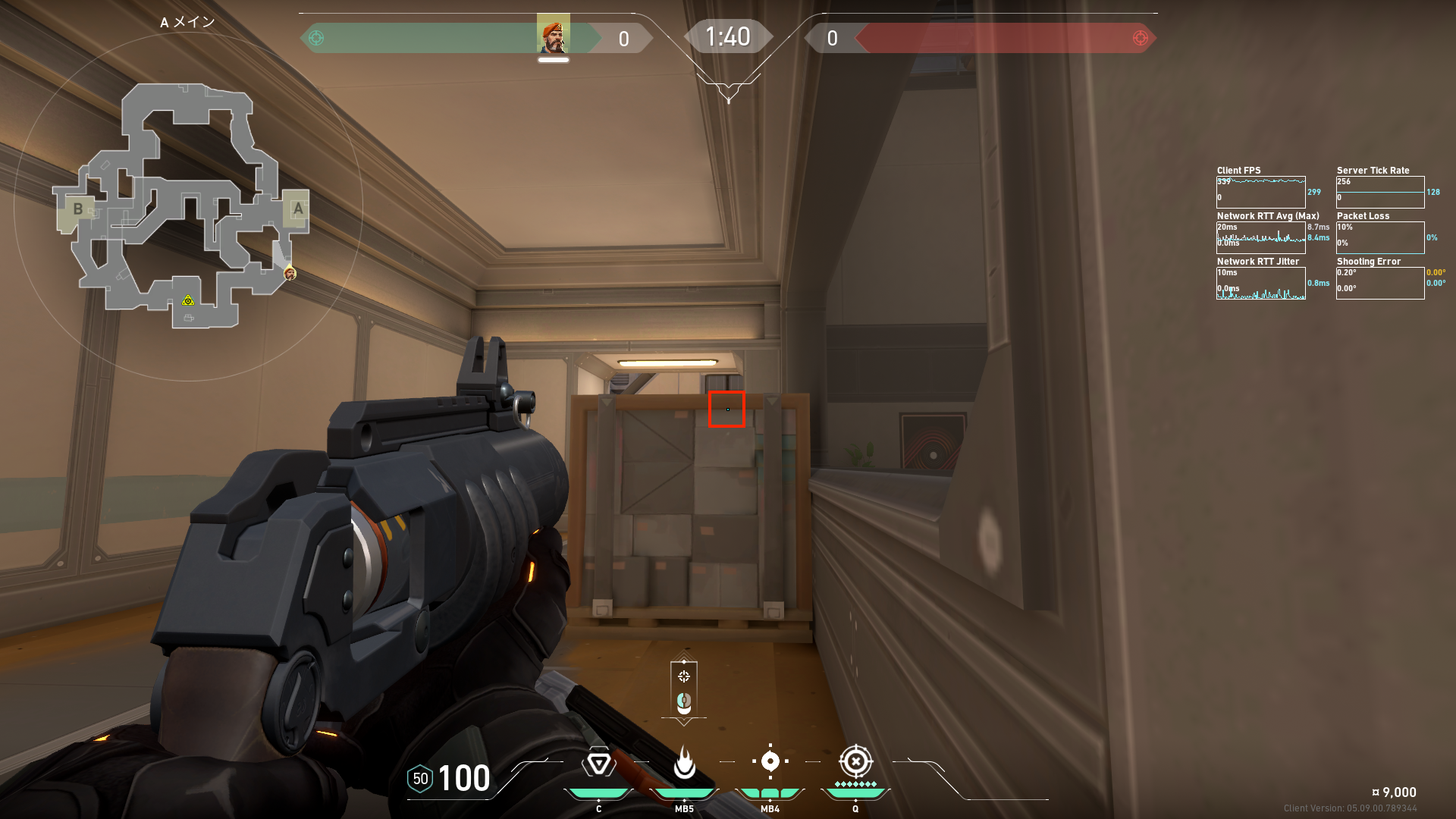Activate the Sky Smoke ability icon
The height and width of the screenshot is (819, 1456).
(x=770, y=761)
